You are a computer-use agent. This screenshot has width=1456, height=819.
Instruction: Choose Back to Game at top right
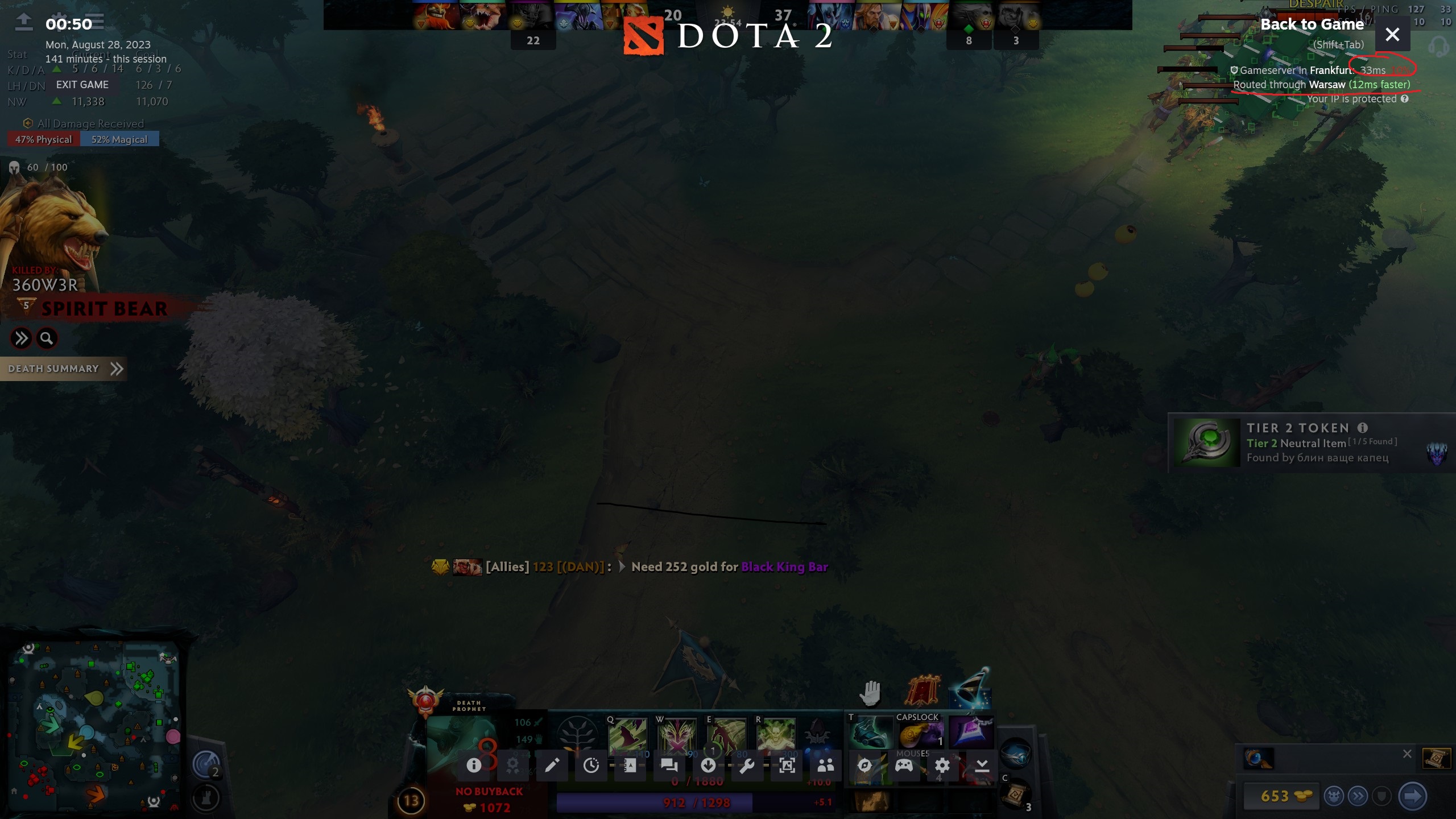pos(1312,24)
